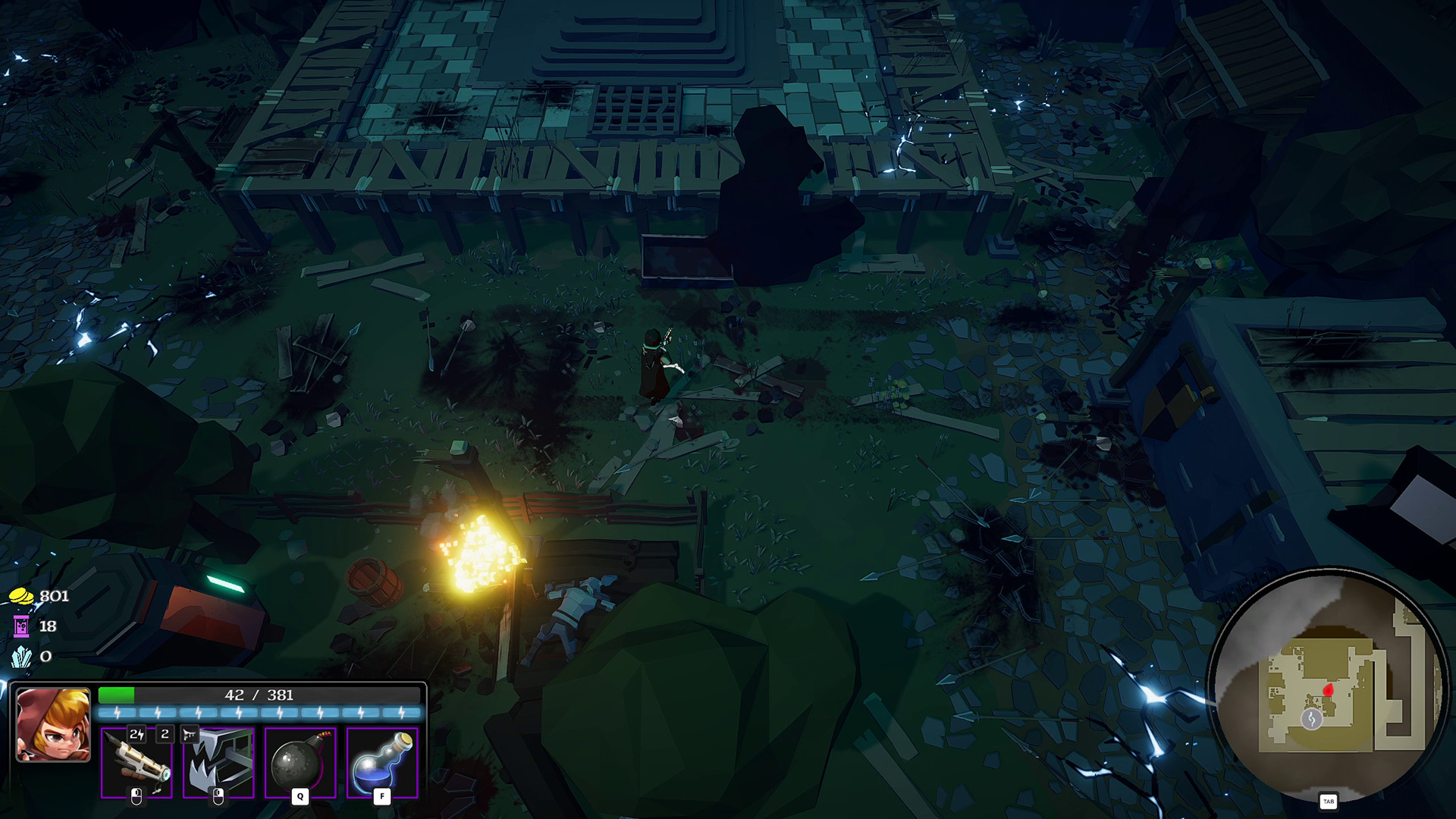Use the black bomb item
Image resolution: width=1456 pixels, height=819 pixels.
click(300, 762)
